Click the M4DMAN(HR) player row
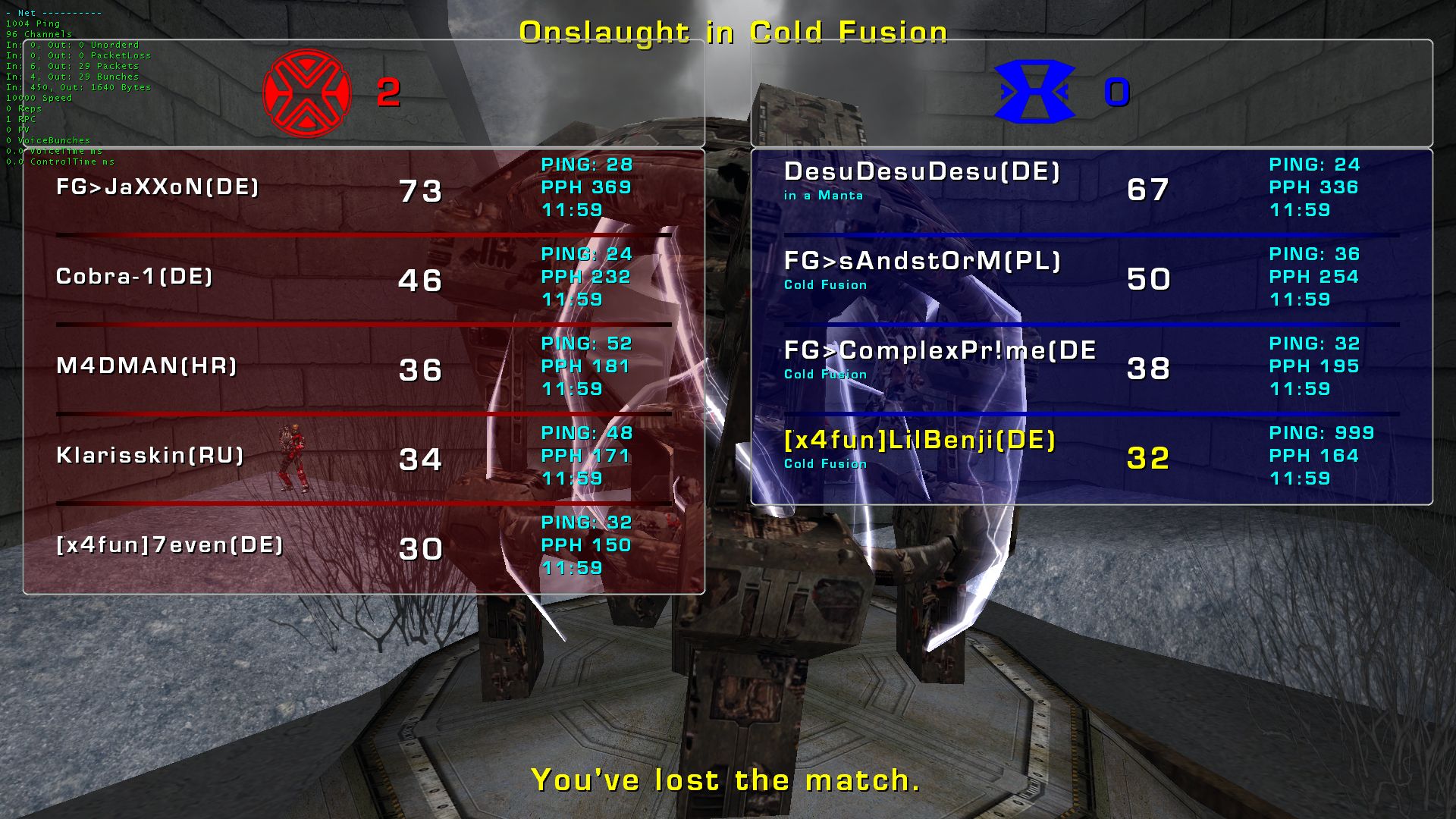 (147, 366)
